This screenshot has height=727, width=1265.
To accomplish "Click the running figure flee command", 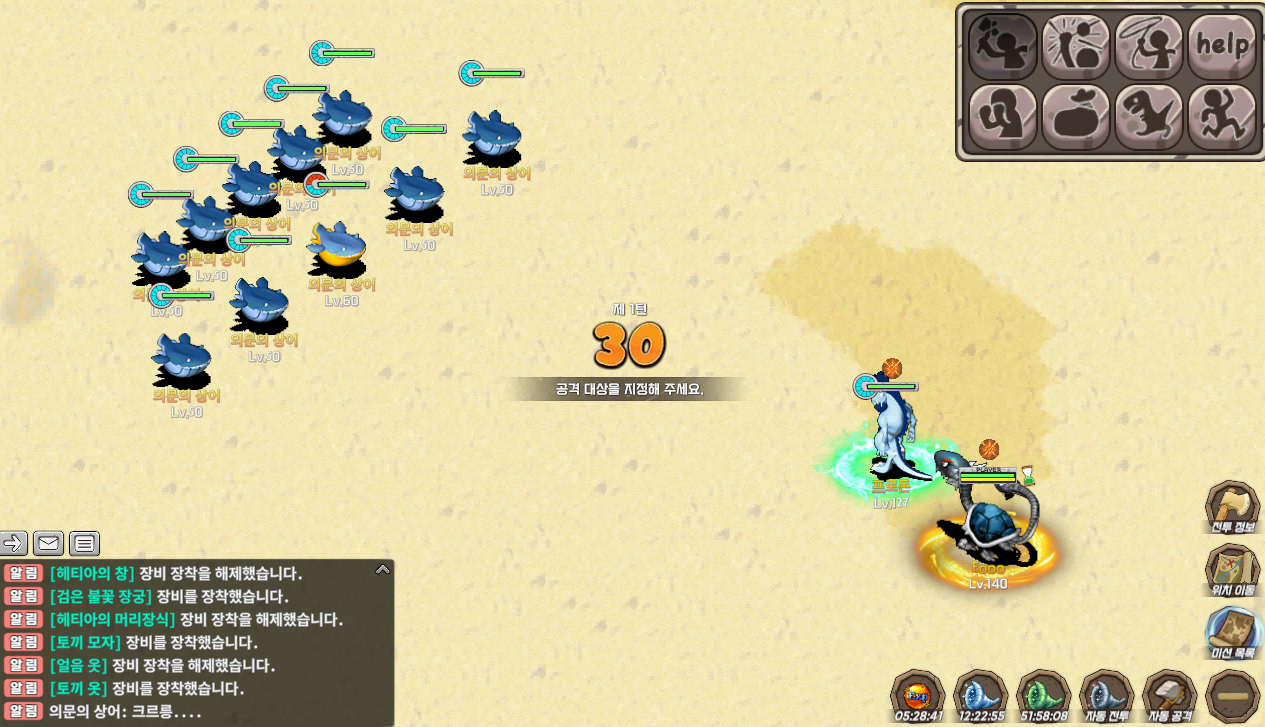I will click(x=1221, y=117).
